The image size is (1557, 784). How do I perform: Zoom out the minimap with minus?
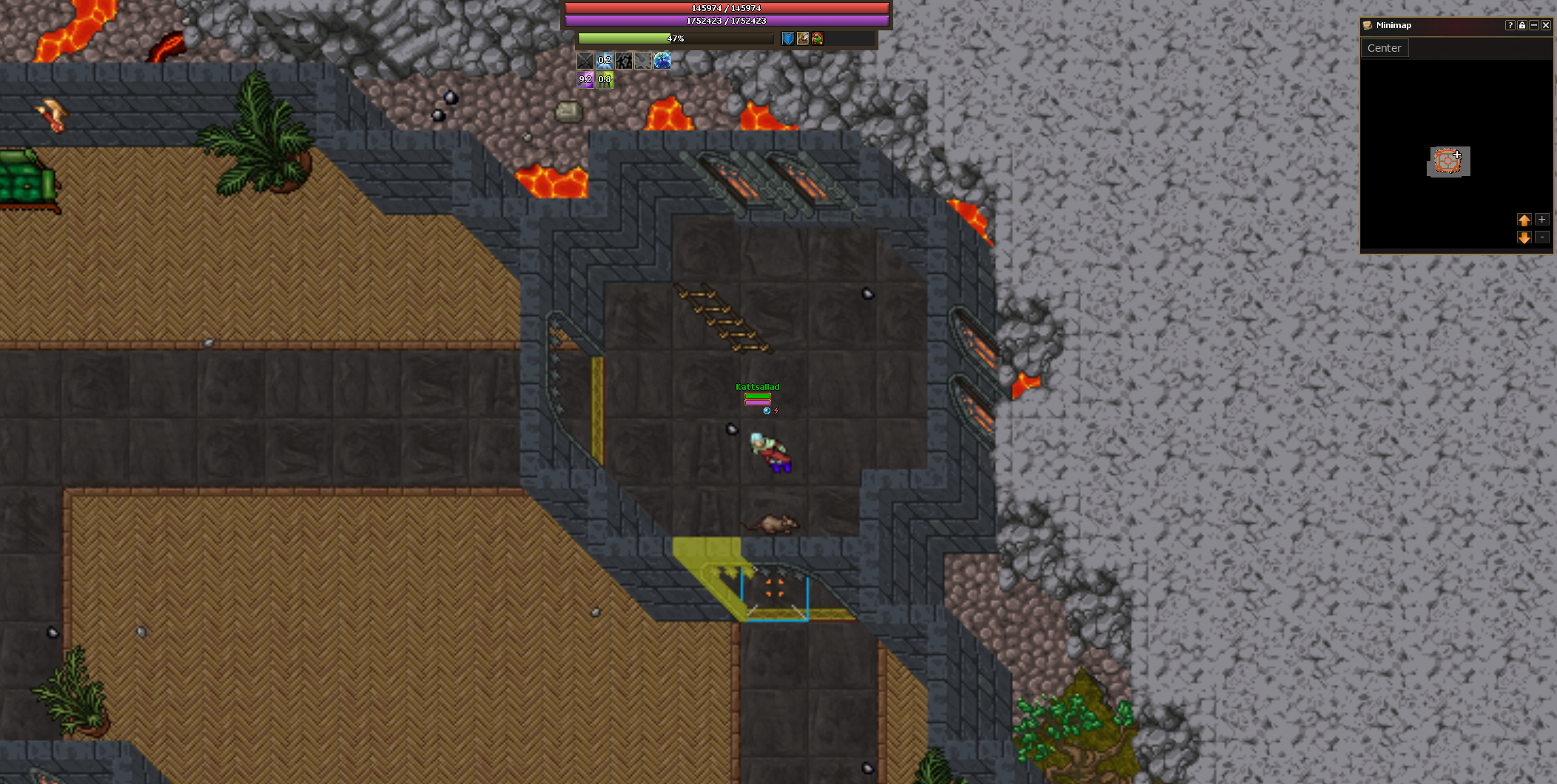click(x=1542, y=237)
